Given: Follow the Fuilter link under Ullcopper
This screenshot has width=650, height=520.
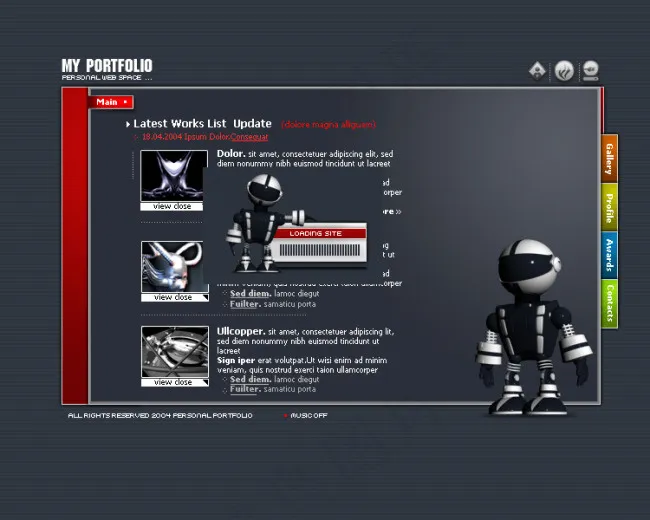Looking at the screenshot, I should click(245, 389).
